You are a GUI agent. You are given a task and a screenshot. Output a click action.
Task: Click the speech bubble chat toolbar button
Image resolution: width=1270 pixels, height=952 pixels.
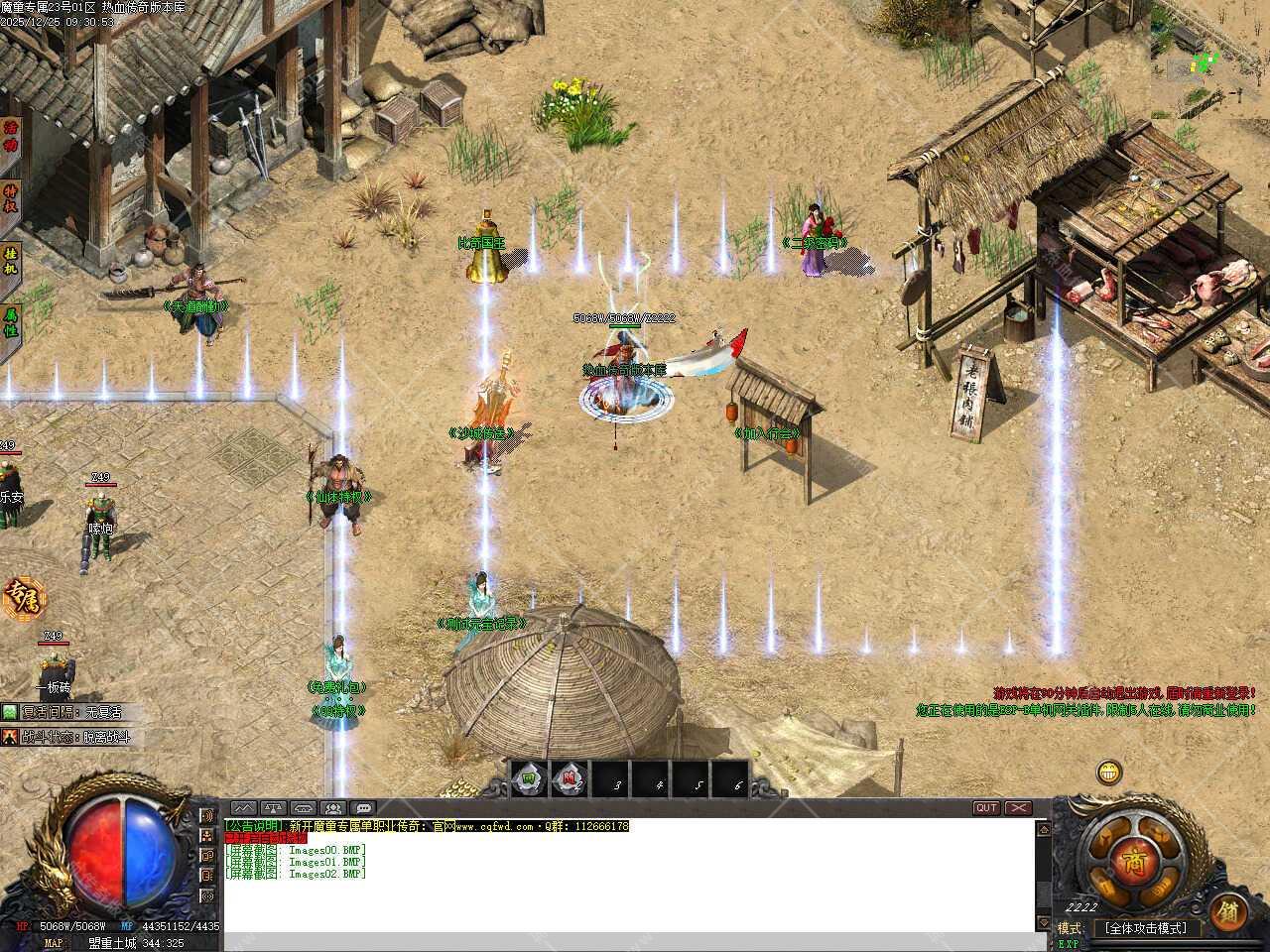364,808
